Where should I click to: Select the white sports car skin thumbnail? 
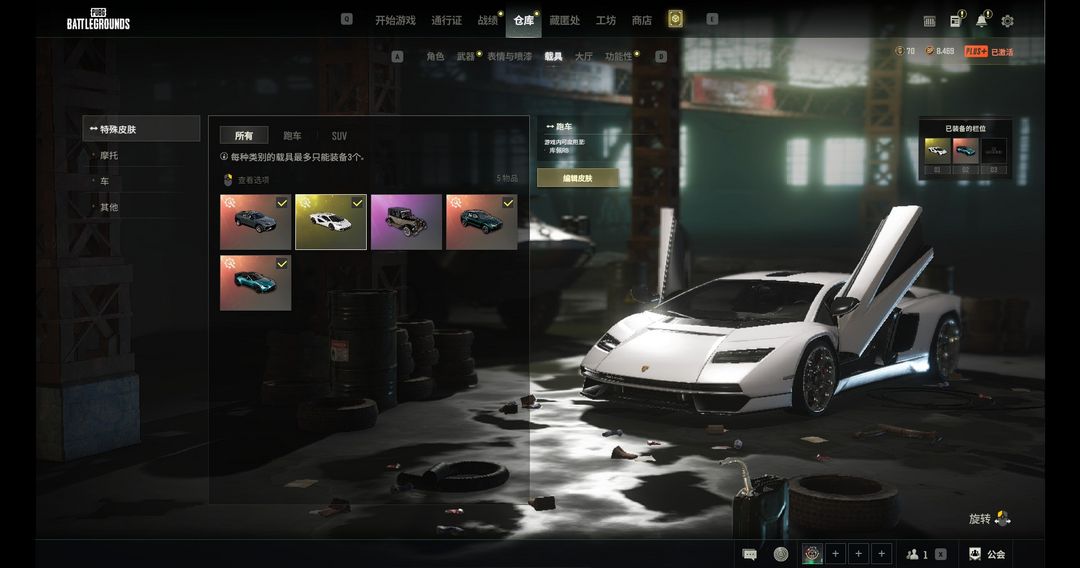(x=331, y=222)
